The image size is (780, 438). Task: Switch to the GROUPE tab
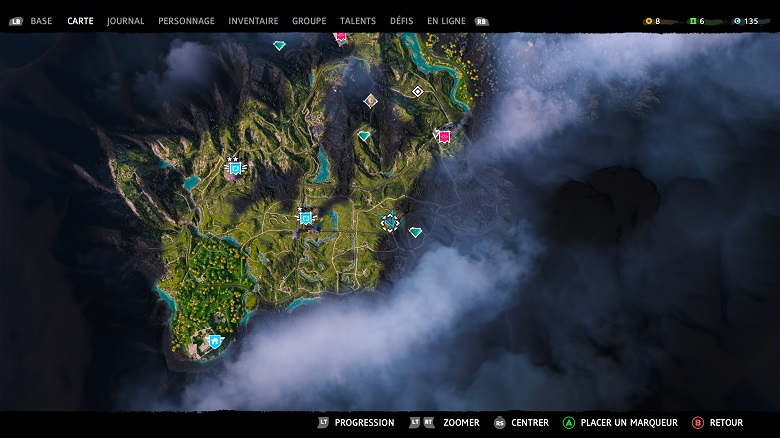tap(309, 21)
